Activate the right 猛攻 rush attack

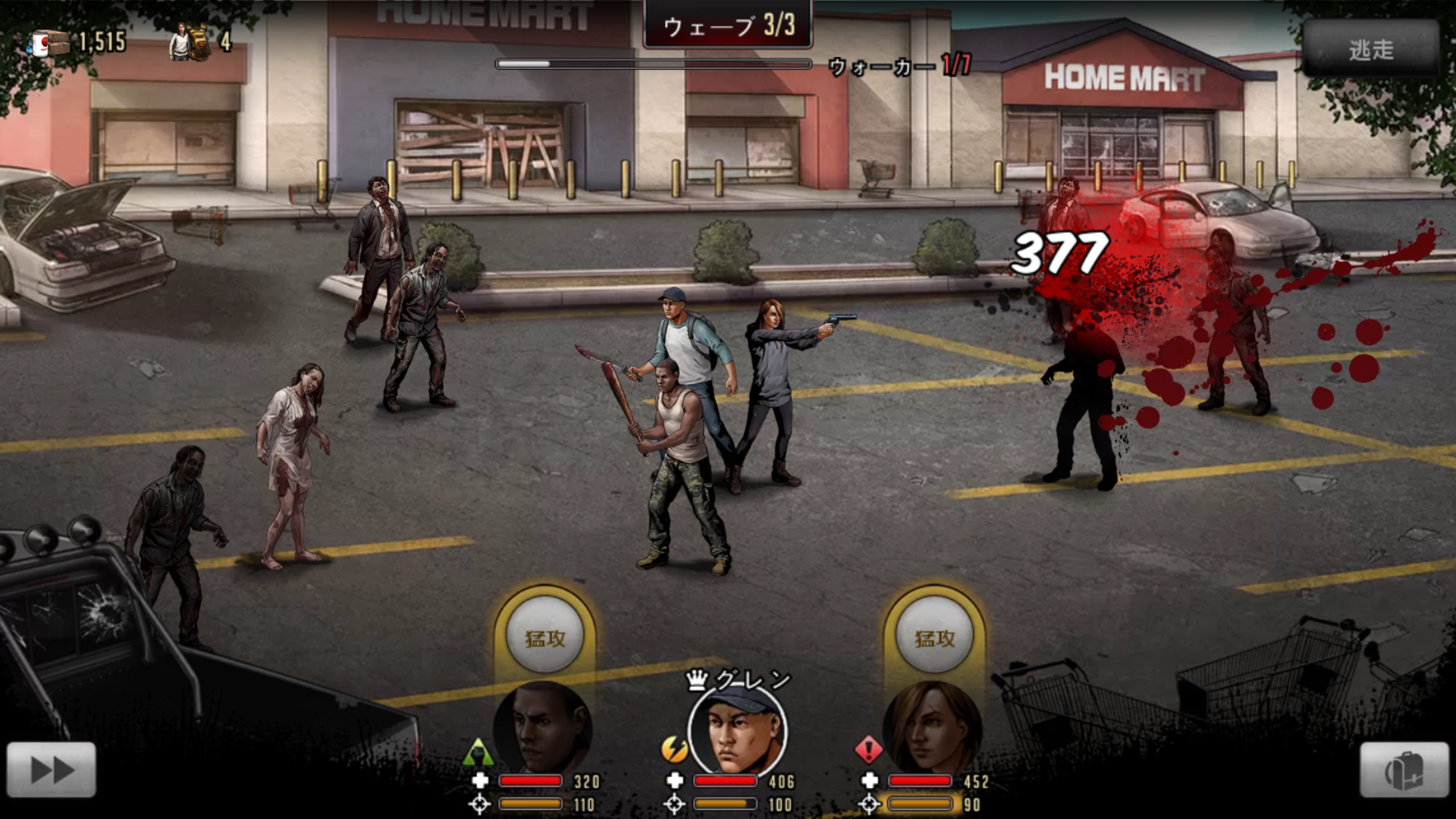point(934,637)
